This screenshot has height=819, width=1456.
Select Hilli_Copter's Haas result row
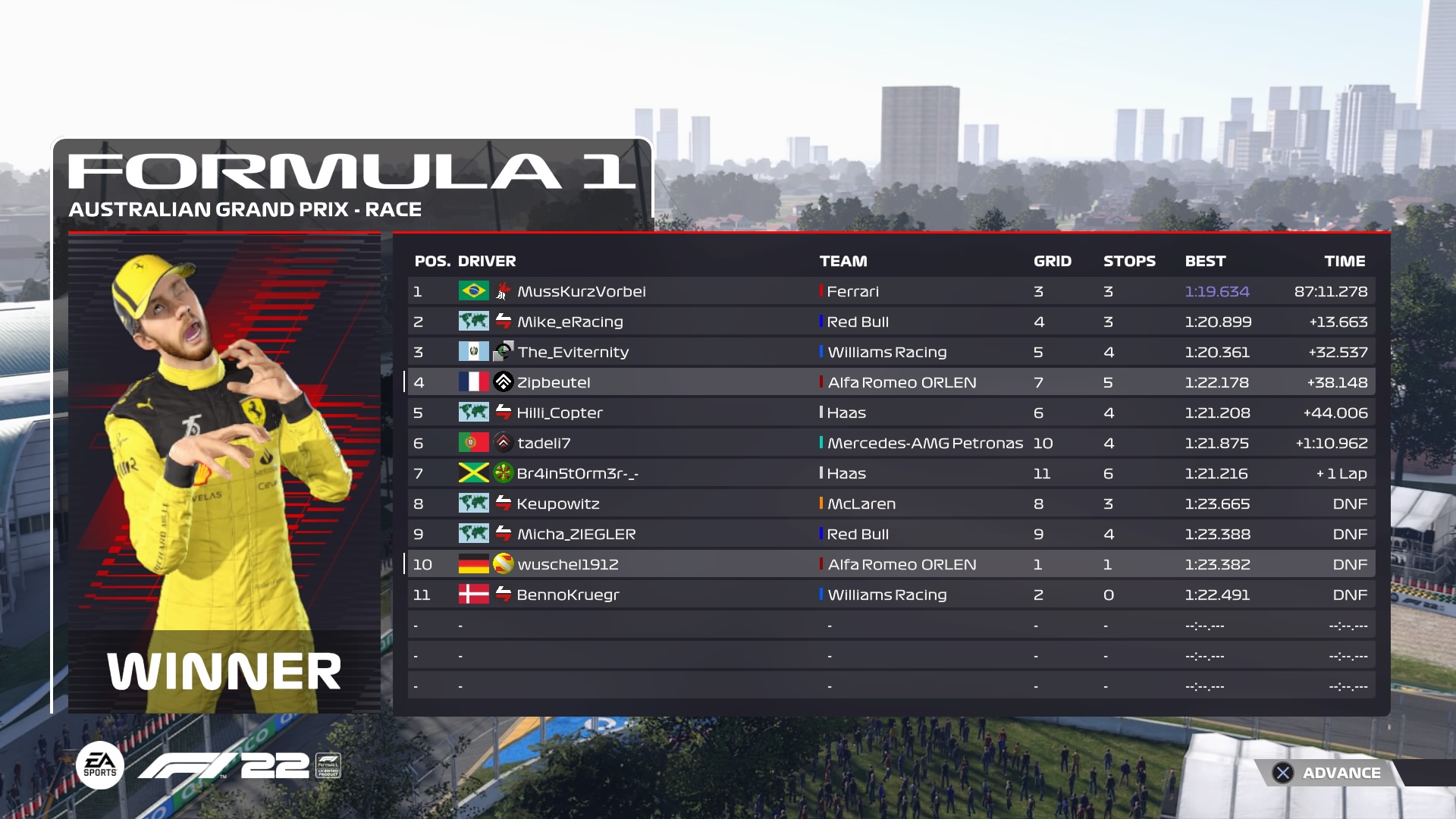[x=891, y=413]
